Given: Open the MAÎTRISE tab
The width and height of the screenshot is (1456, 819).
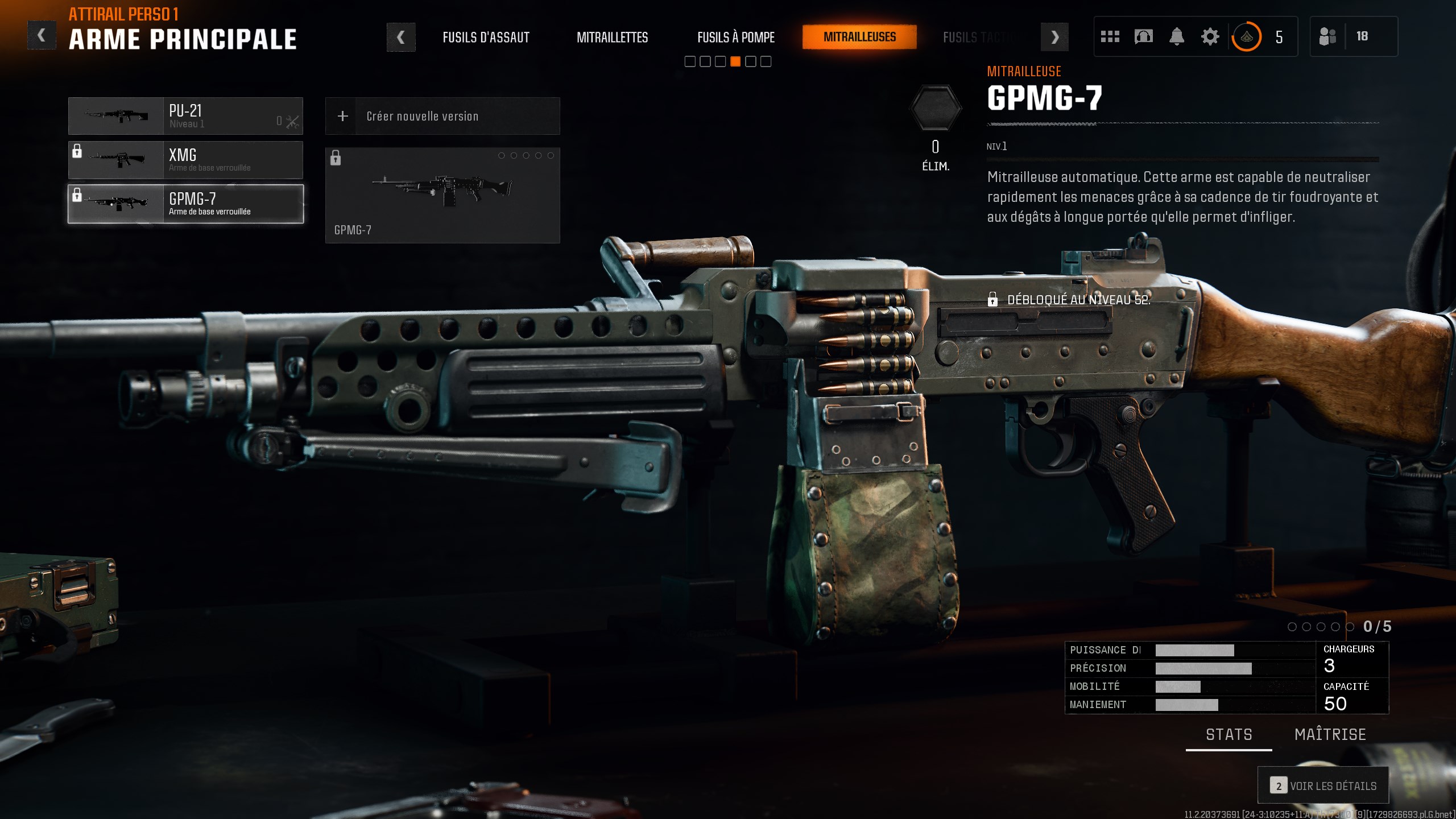Looking at the screenshot, I should click(x=1330, y=734).
